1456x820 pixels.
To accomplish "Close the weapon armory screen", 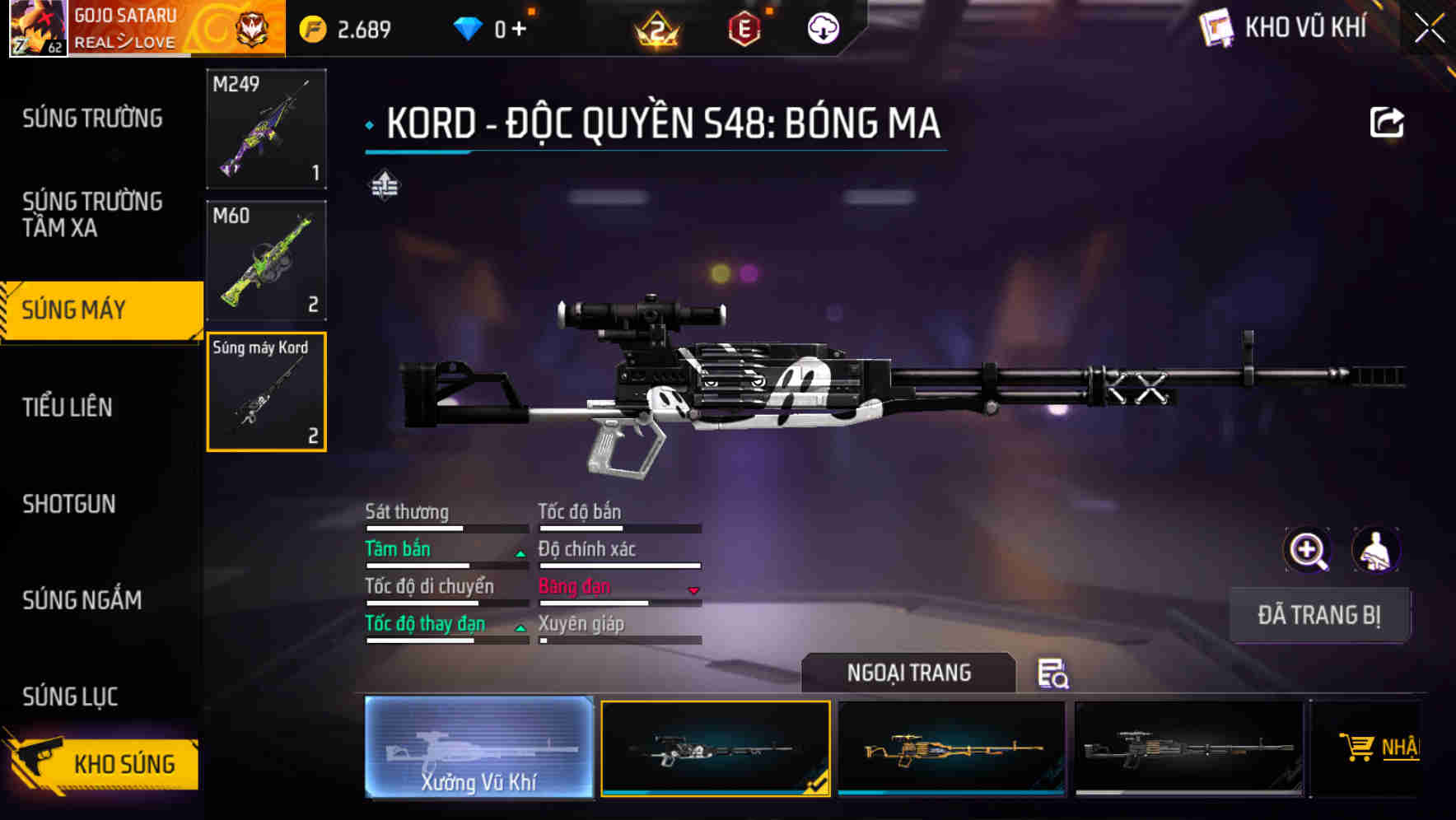I will click(1429, 29).
